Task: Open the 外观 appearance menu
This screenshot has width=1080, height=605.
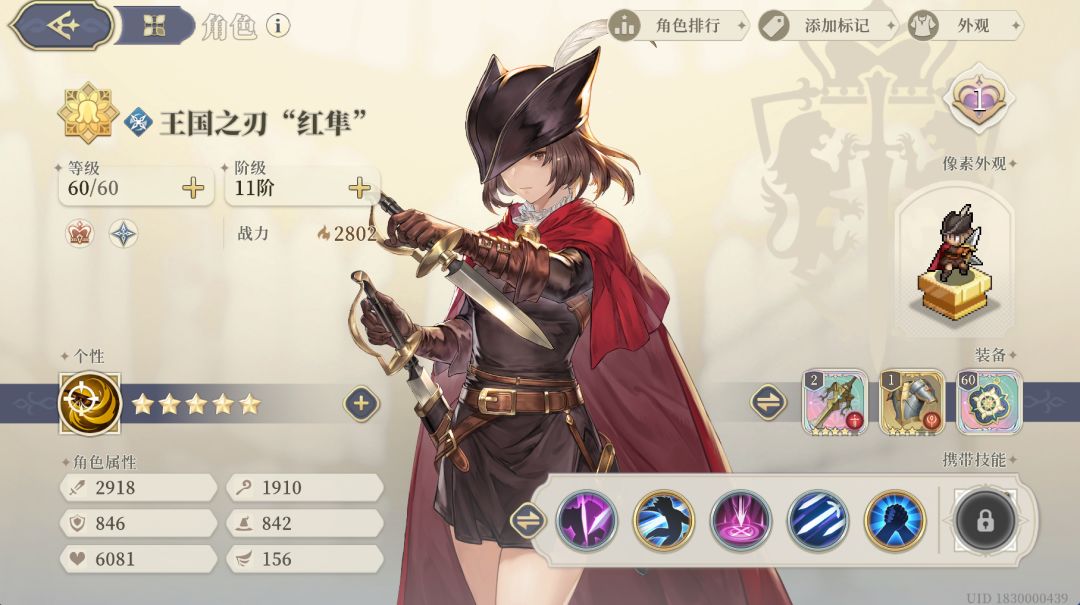Action: pyautogui.click(x=965, y=26)
